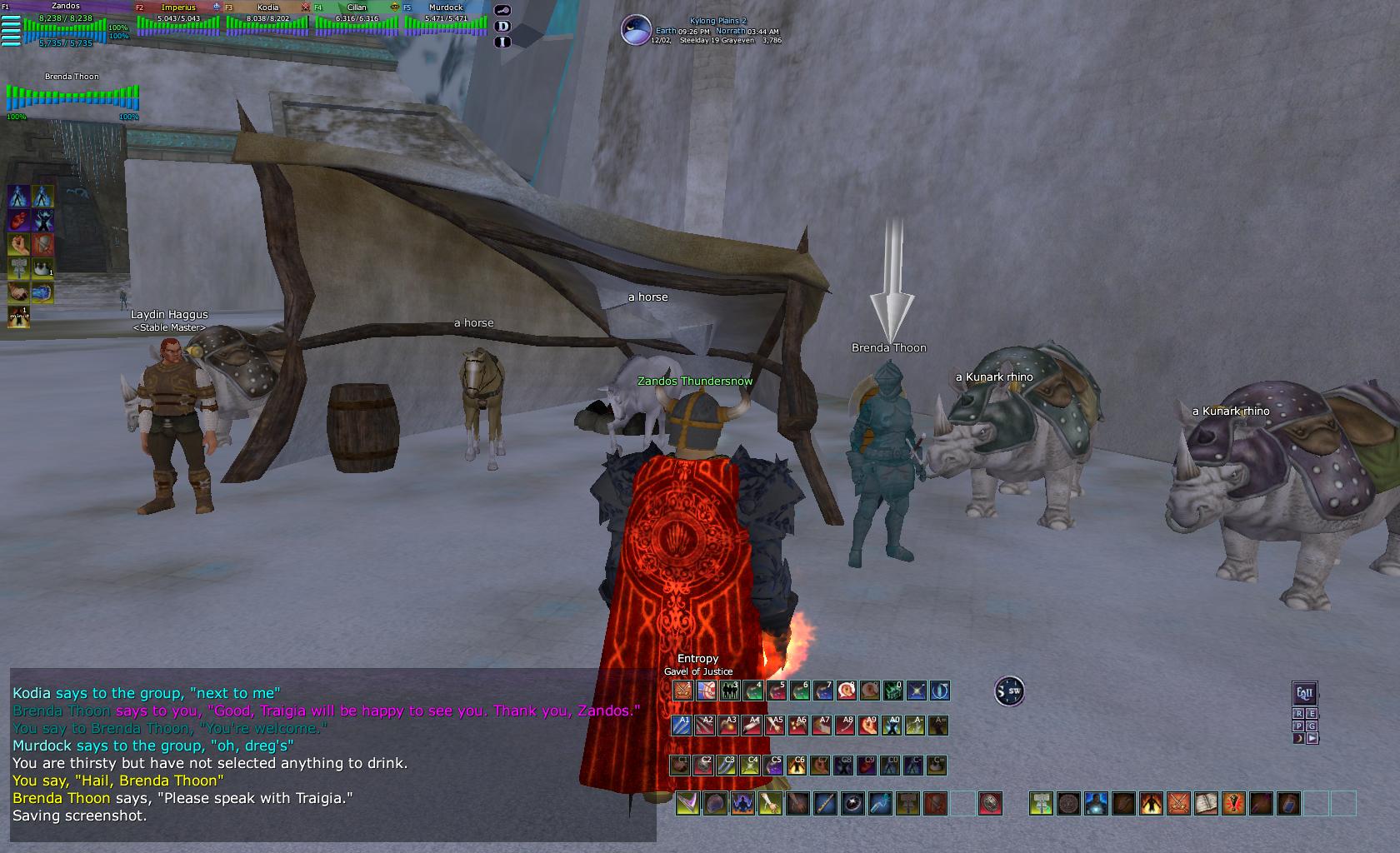Use the hotbar ability labeled C6
Viewport: 1400px width, 853px height.
tap(797, 765)
